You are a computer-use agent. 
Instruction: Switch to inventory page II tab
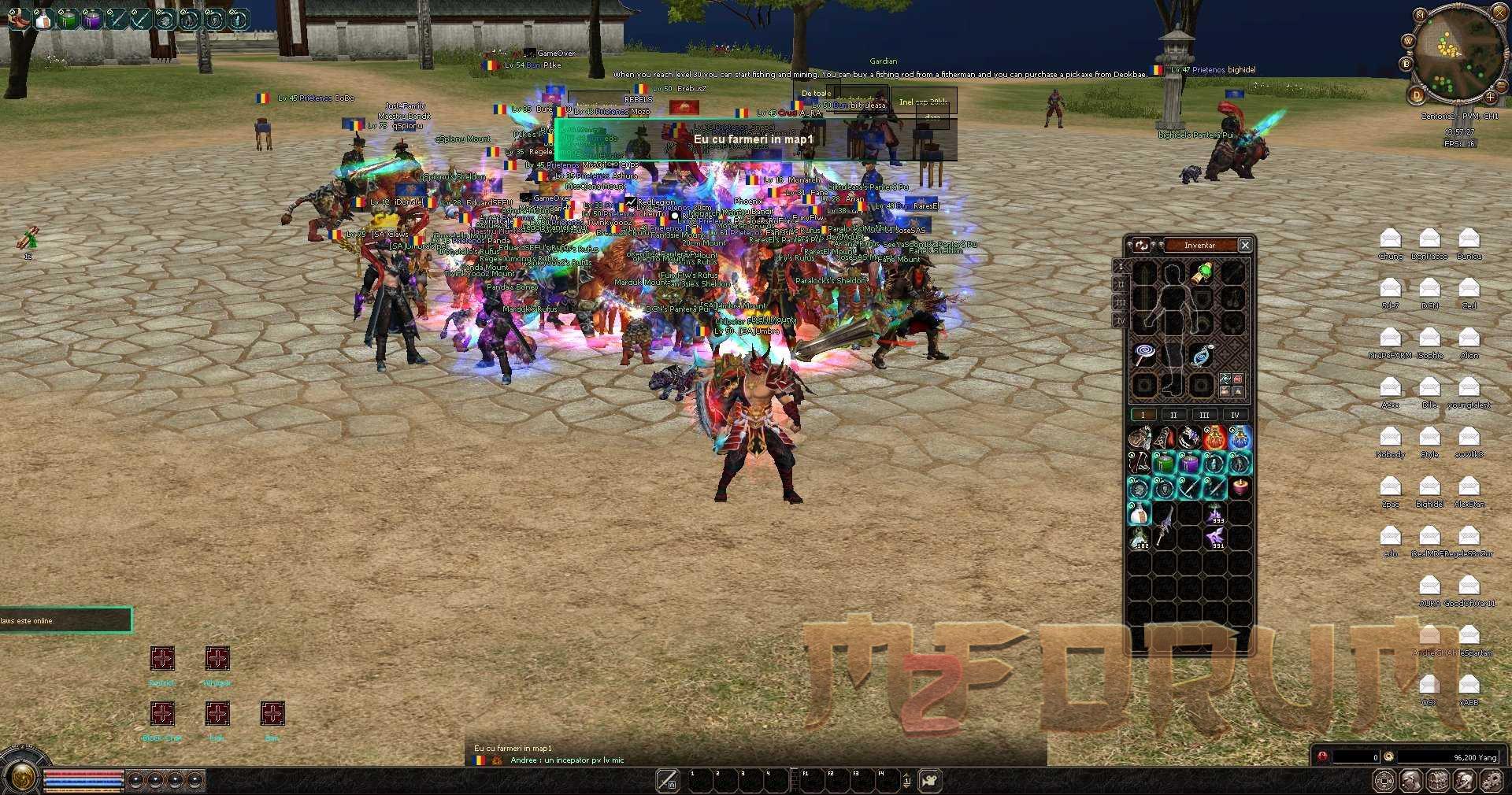[1173, 415]
